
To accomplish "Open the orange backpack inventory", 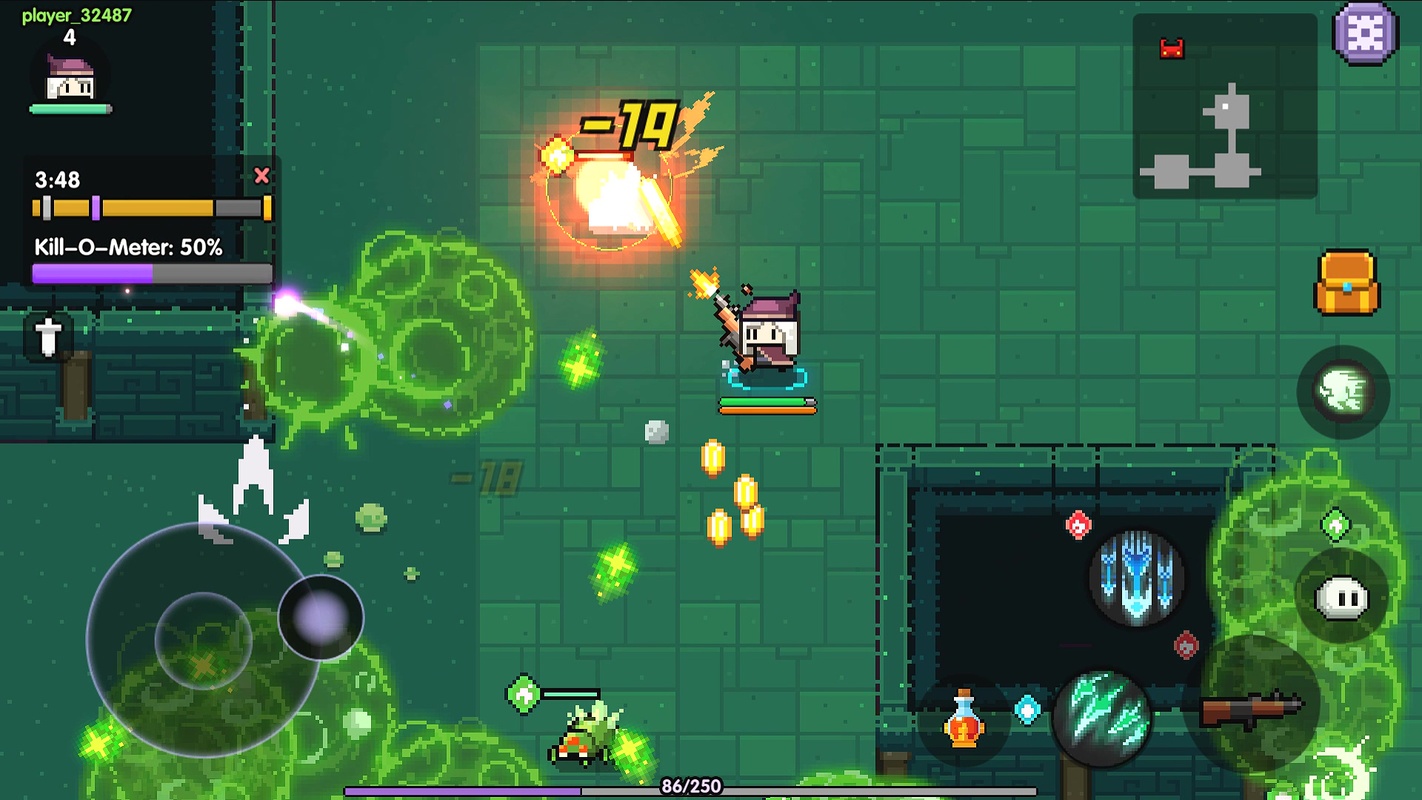I will [1346, 283].
